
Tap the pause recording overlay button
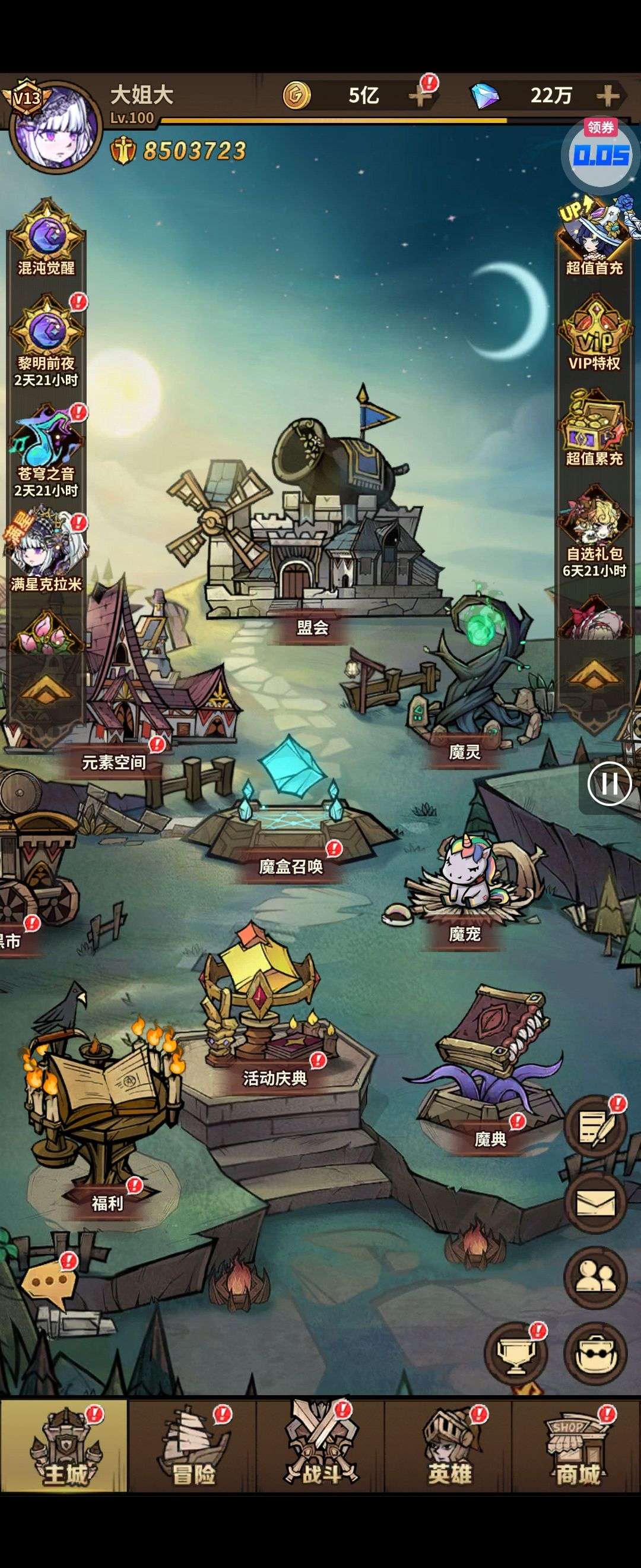coord(609,783)
